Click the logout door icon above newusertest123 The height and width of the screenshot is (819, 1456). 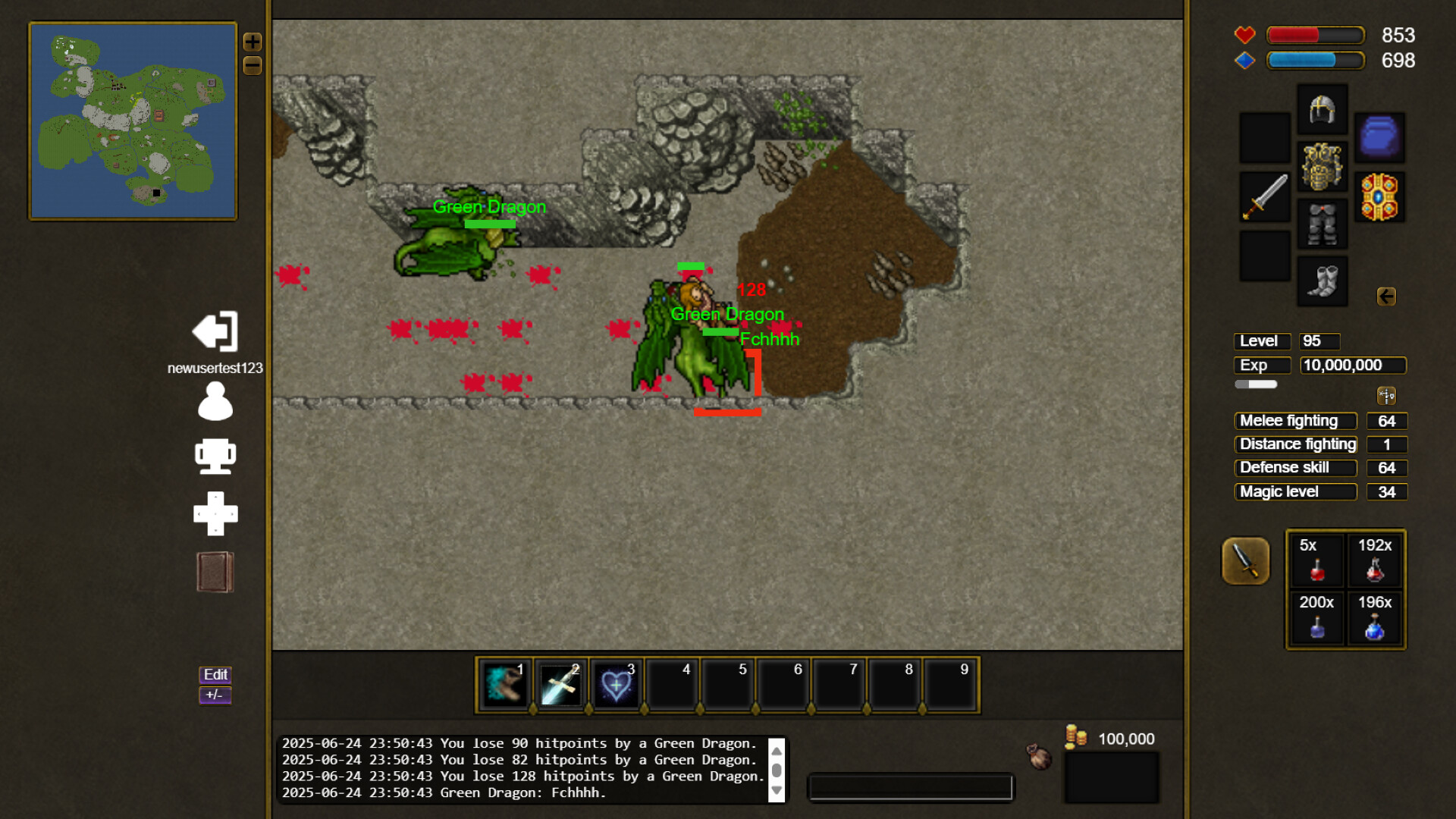(x=215, y=331)
